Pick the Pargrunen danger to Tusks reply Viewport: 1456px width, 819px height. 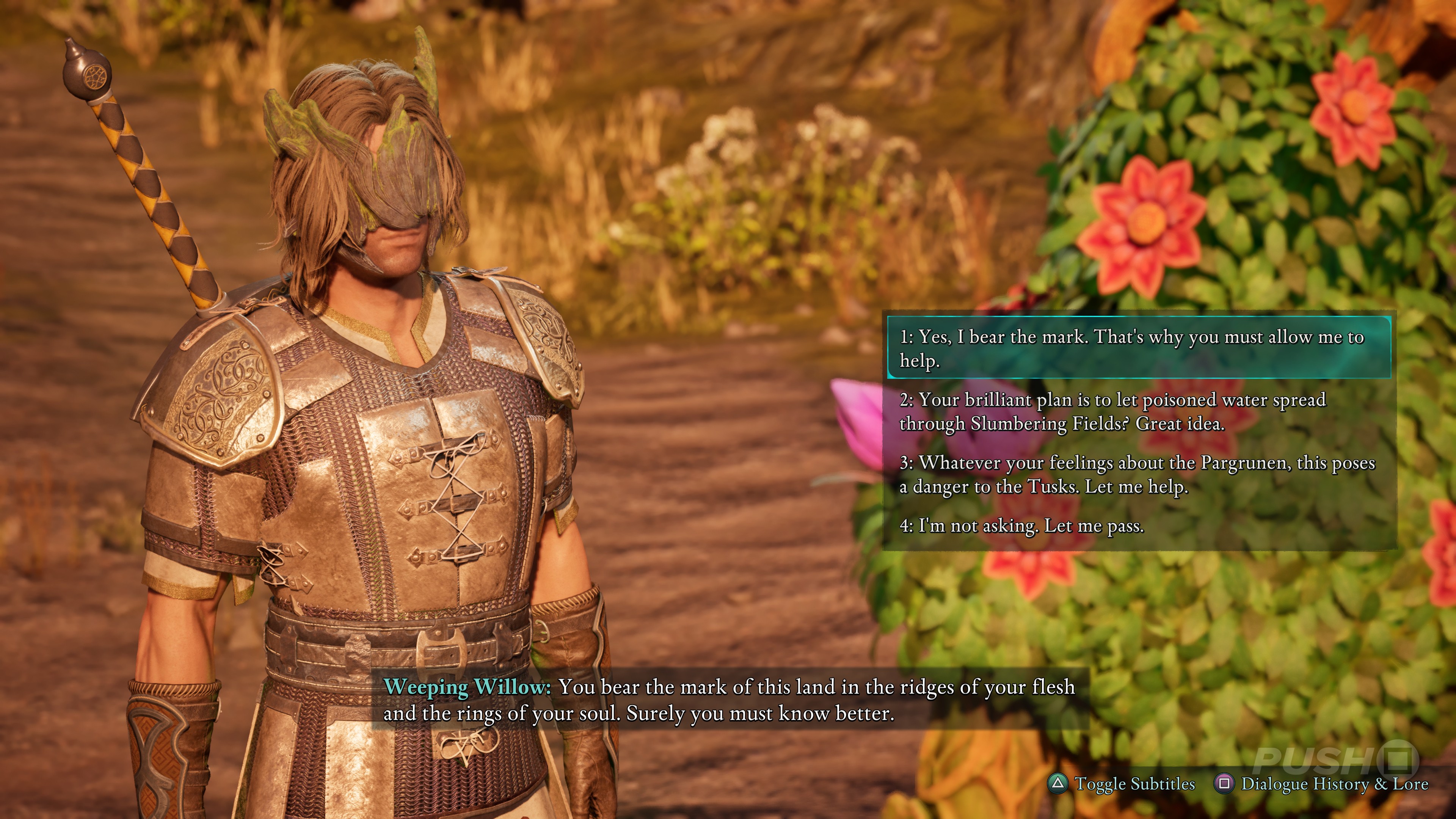tap(1136, 474)
